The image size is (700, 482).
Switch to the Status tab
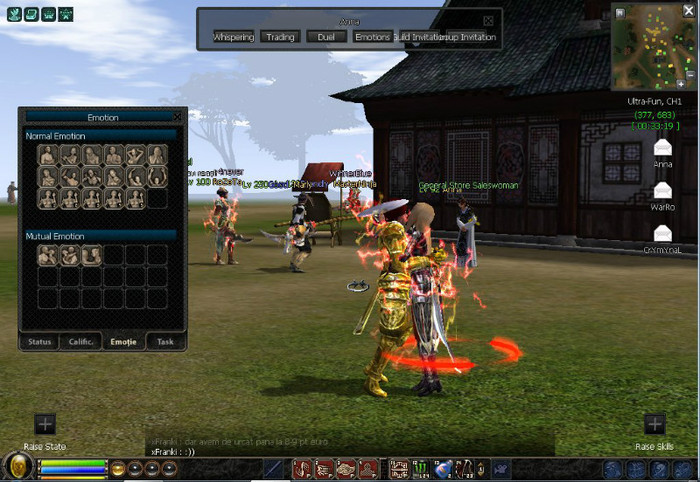40,341
